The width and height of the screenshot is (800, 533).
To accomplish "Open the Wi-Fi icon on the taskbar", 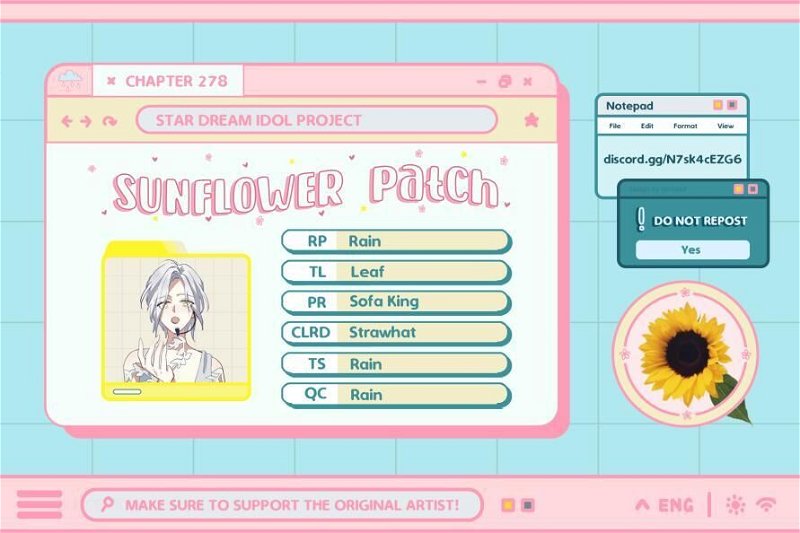I will tap(767, 505).
